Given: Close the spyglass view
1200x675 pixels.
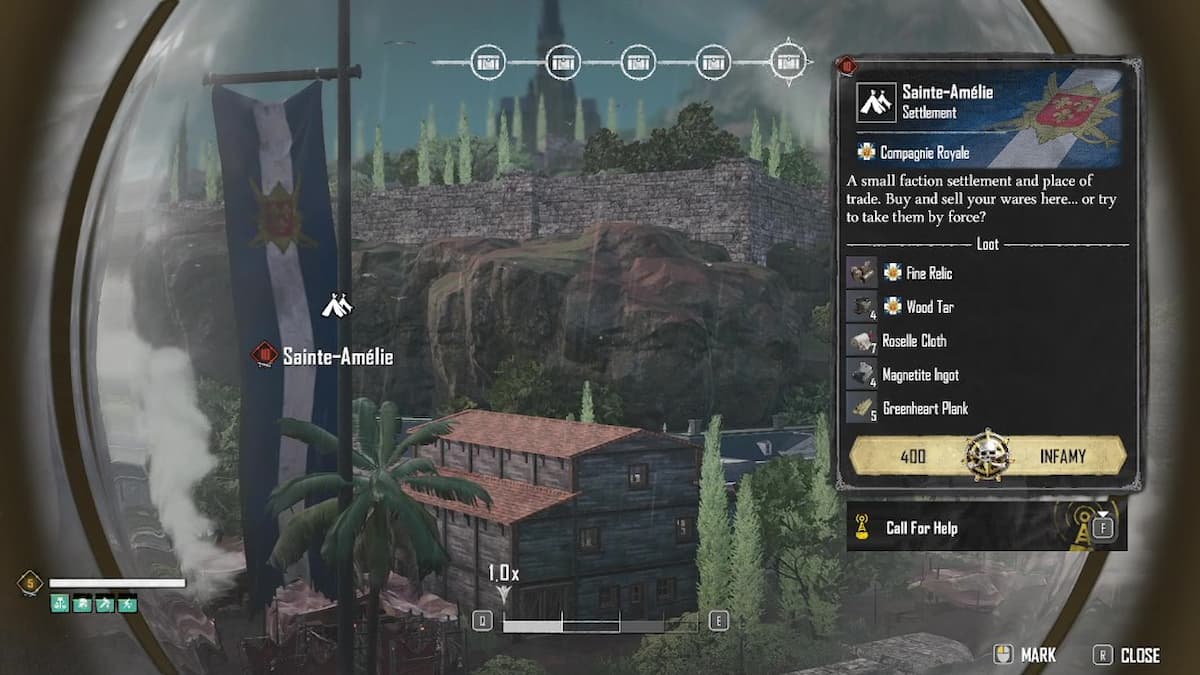Looking at the screenshot, I should pos(1128,655).
